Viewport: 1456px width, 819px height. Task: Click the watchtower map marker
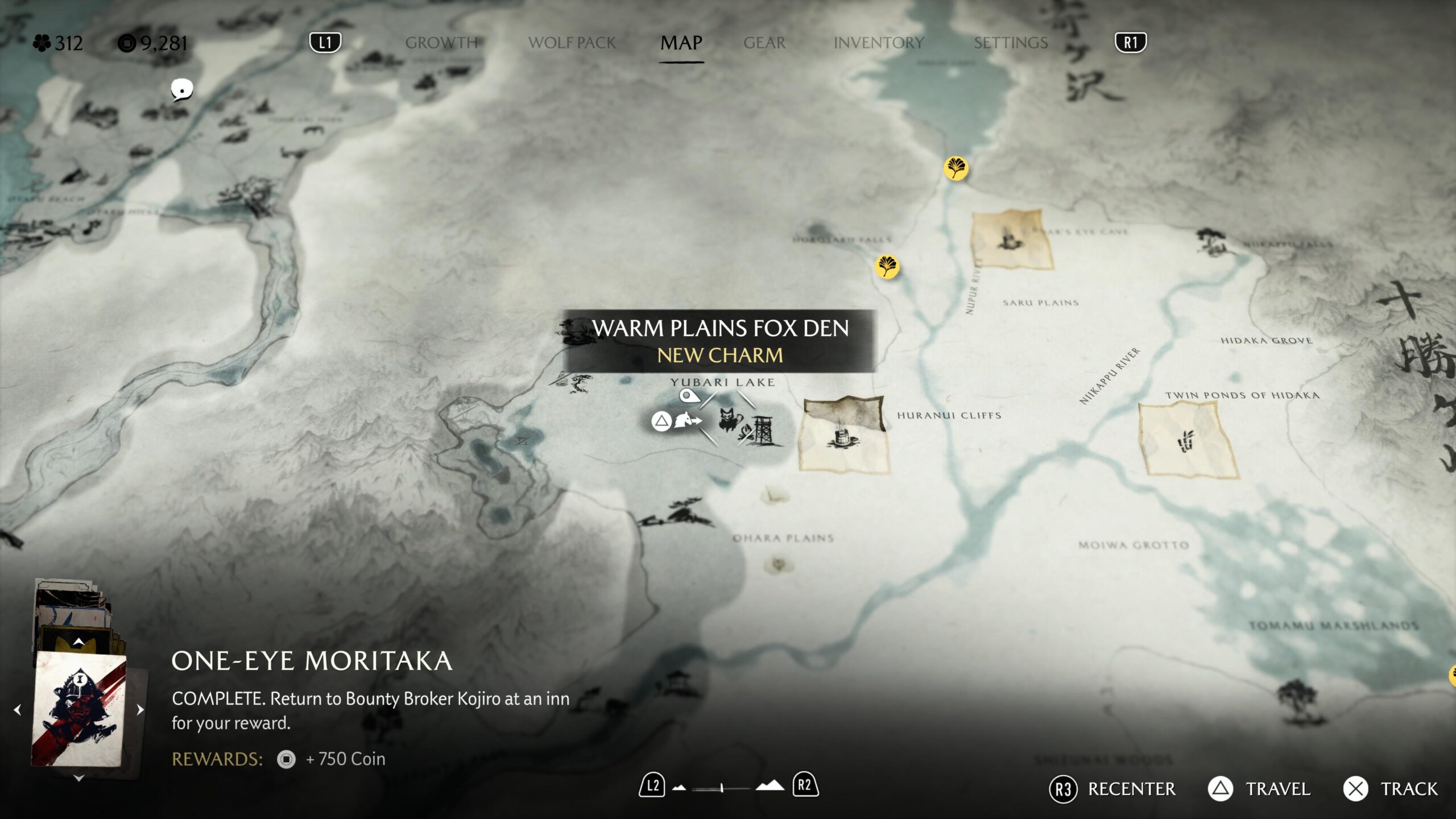763,431
